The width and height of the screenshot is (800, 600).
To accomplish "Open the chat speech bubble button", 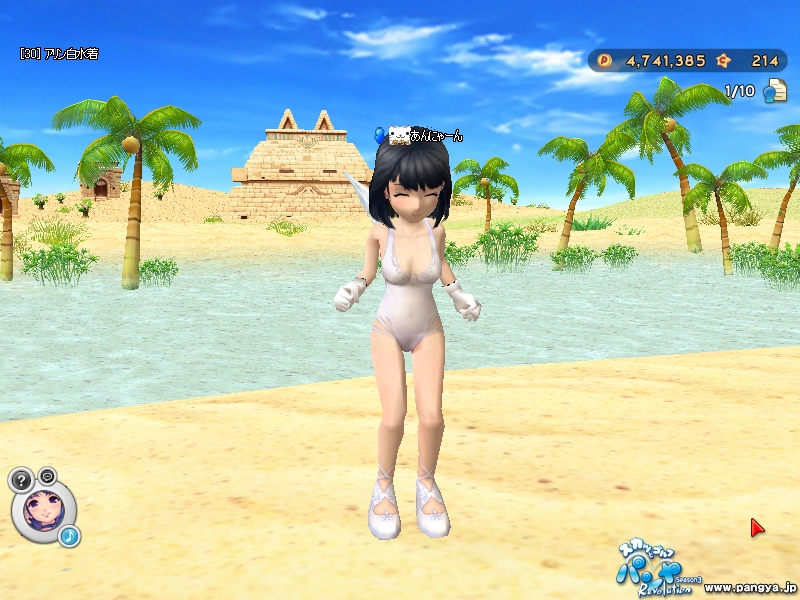I will (x=47, y=475).
